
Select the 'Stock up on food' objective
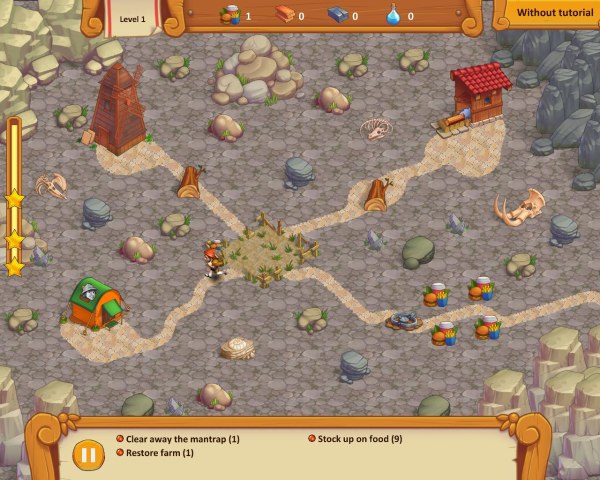point(359,439)
